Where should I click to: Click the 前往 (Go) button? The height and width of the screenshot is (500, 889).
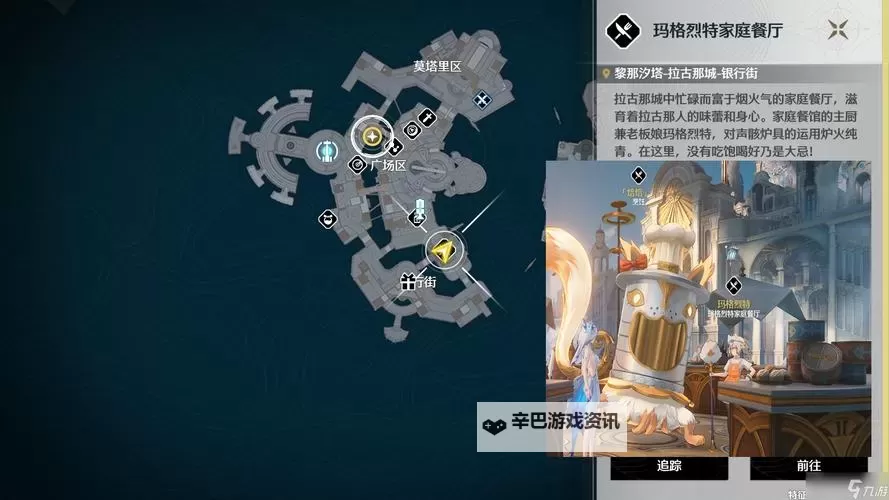[809, 465]
